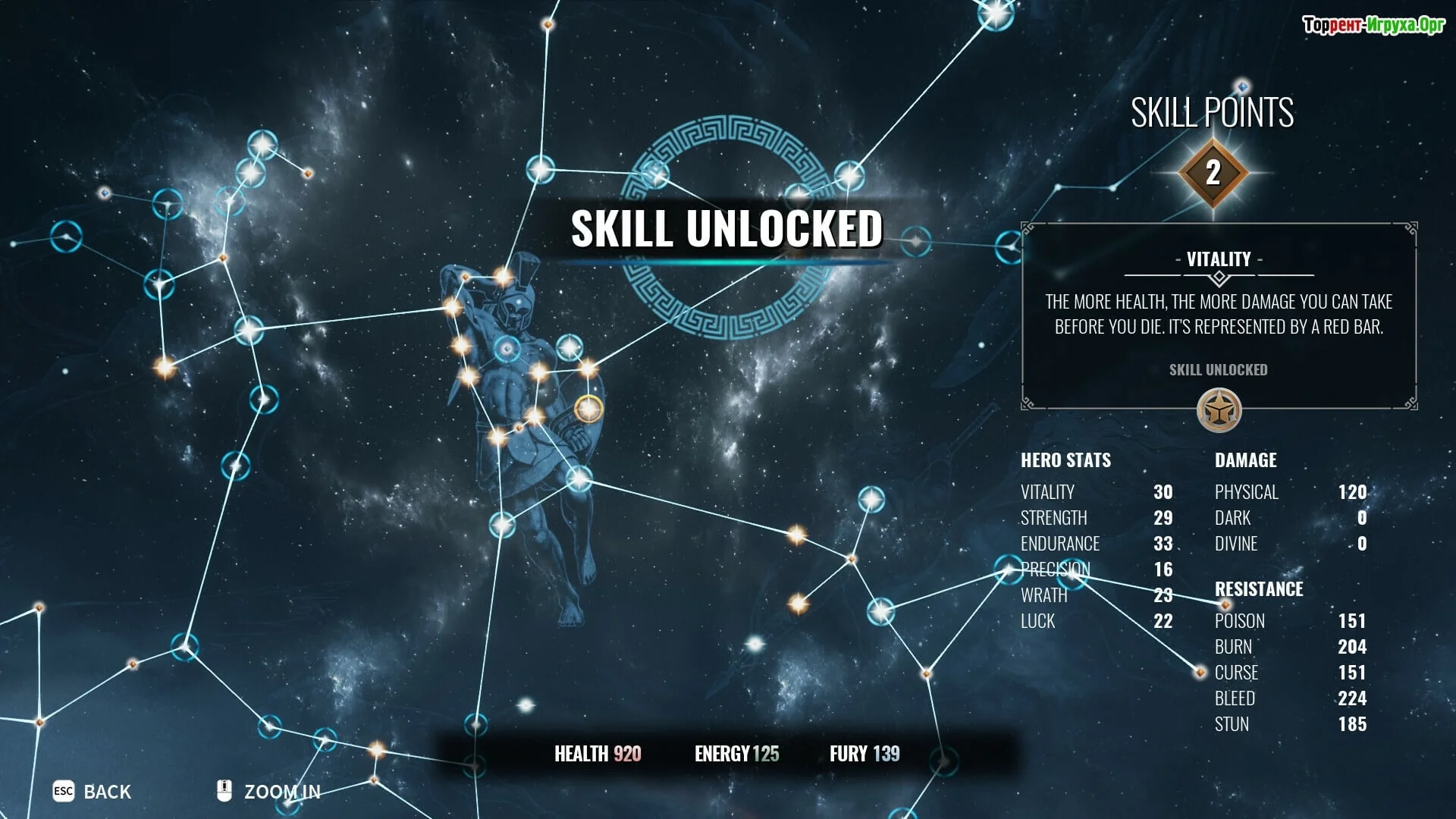Screen dimensions: 1456x819
Task: Click the Zoom In control
Action: click(270, 792)
